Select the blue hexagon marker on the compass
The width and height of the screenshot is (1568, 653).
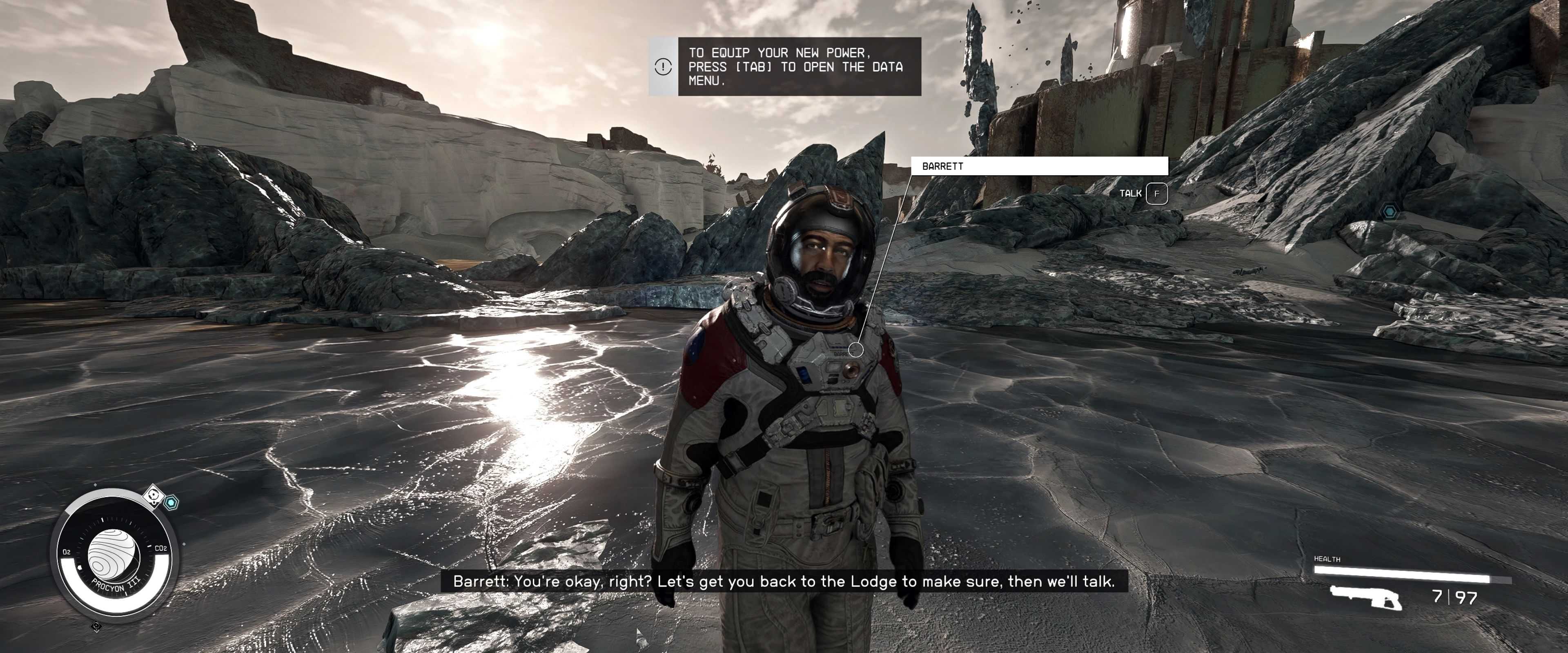point(172,503)
